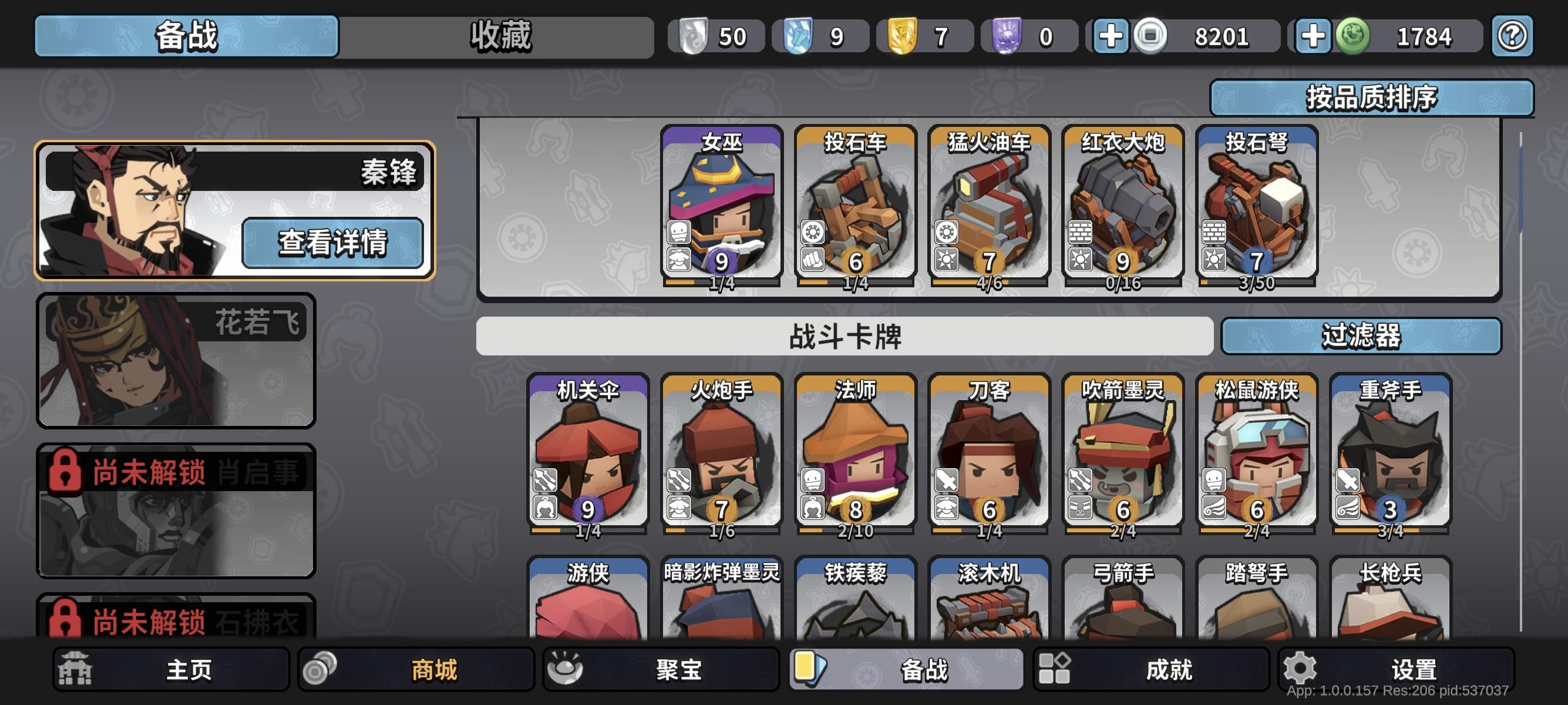The image size is (1568, 705).
Task: Open the silver shield currency icon
Action: [694, 36]
